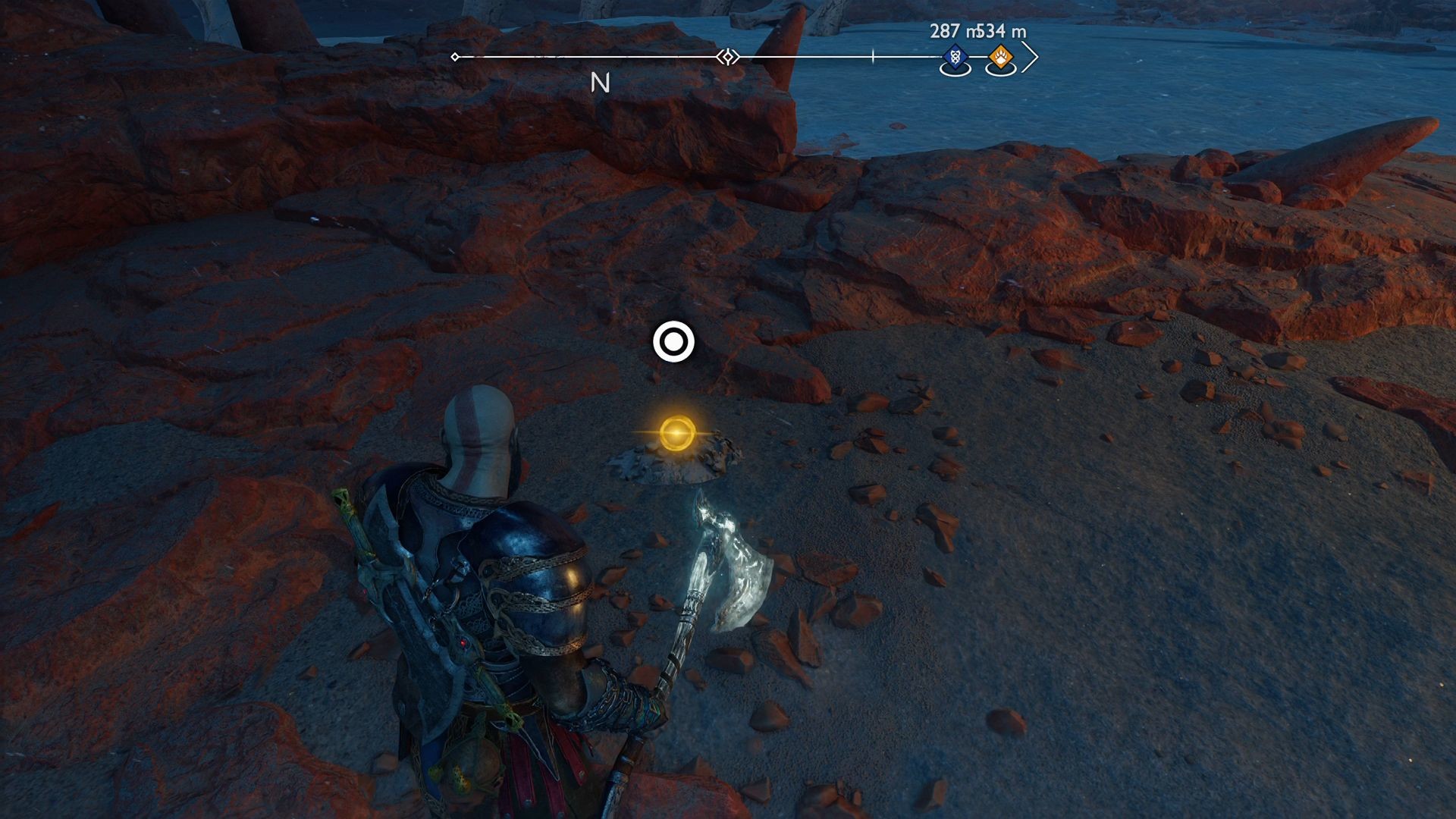Toggle the compass North indicator
The width and height of the screenshot is (1456, 819).
click(601, 83)
